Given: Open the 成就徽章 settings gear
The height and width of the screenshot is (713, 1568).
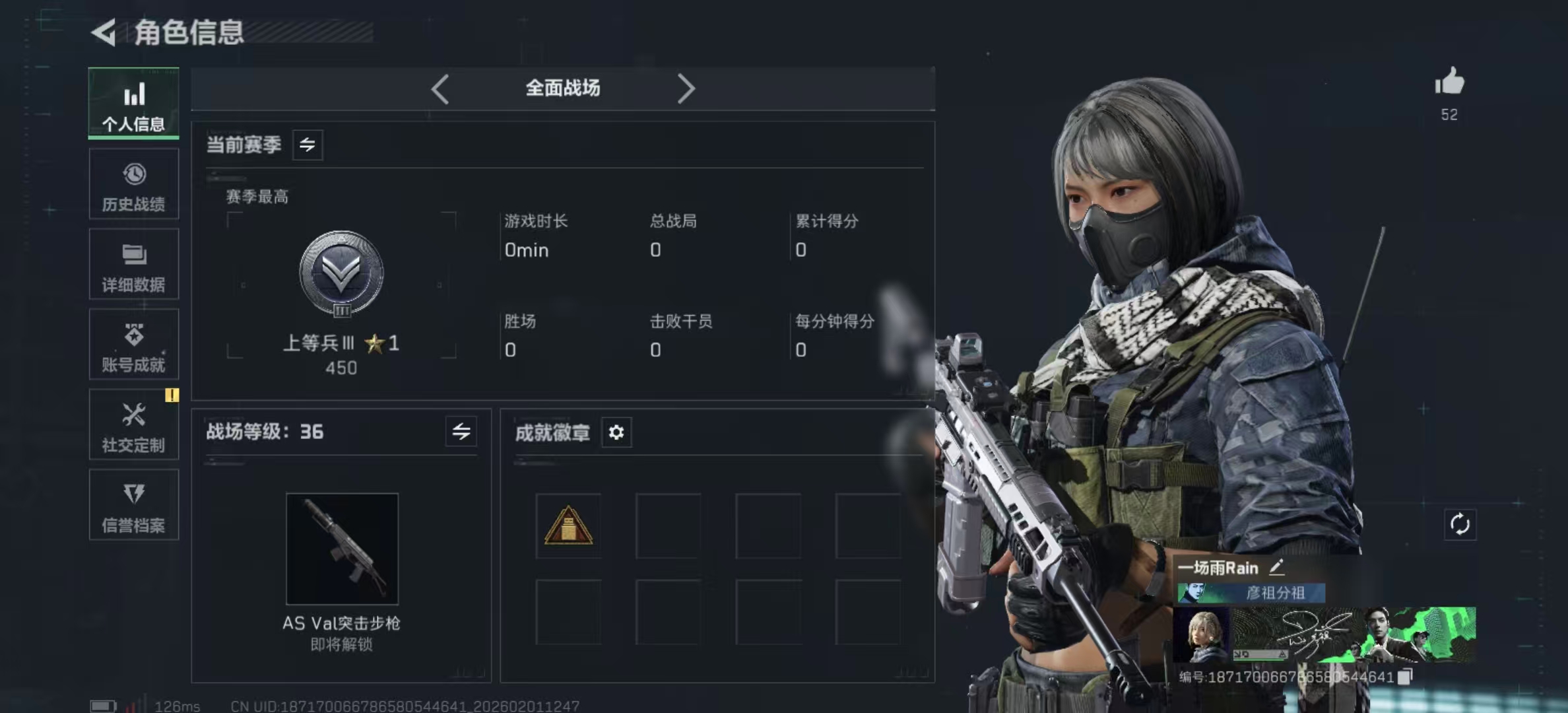Looking at the screenshot, I should (x=616, y=432).
